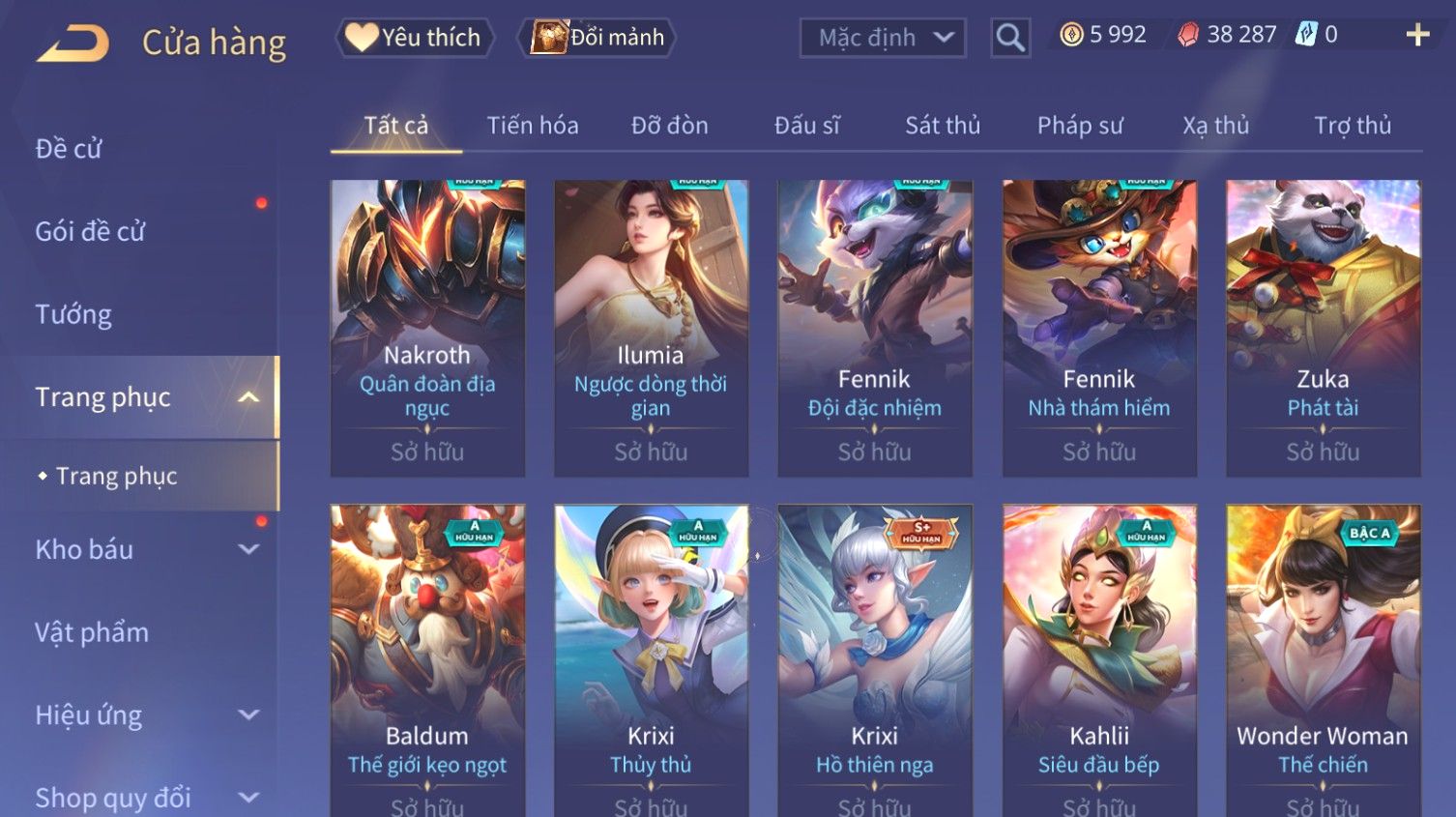This screenshot has width=1456, height=817.
Task: Switch to the Tiến hóa tab
Action: [533, 126]
